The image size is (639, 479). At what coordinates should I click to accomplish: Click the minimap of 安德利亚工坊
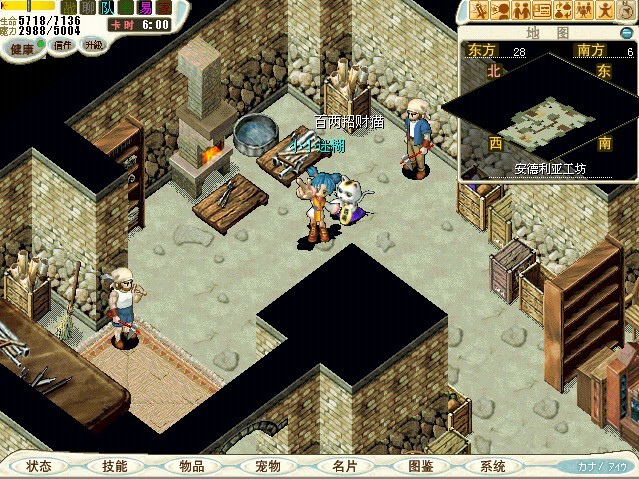[546, 120]
